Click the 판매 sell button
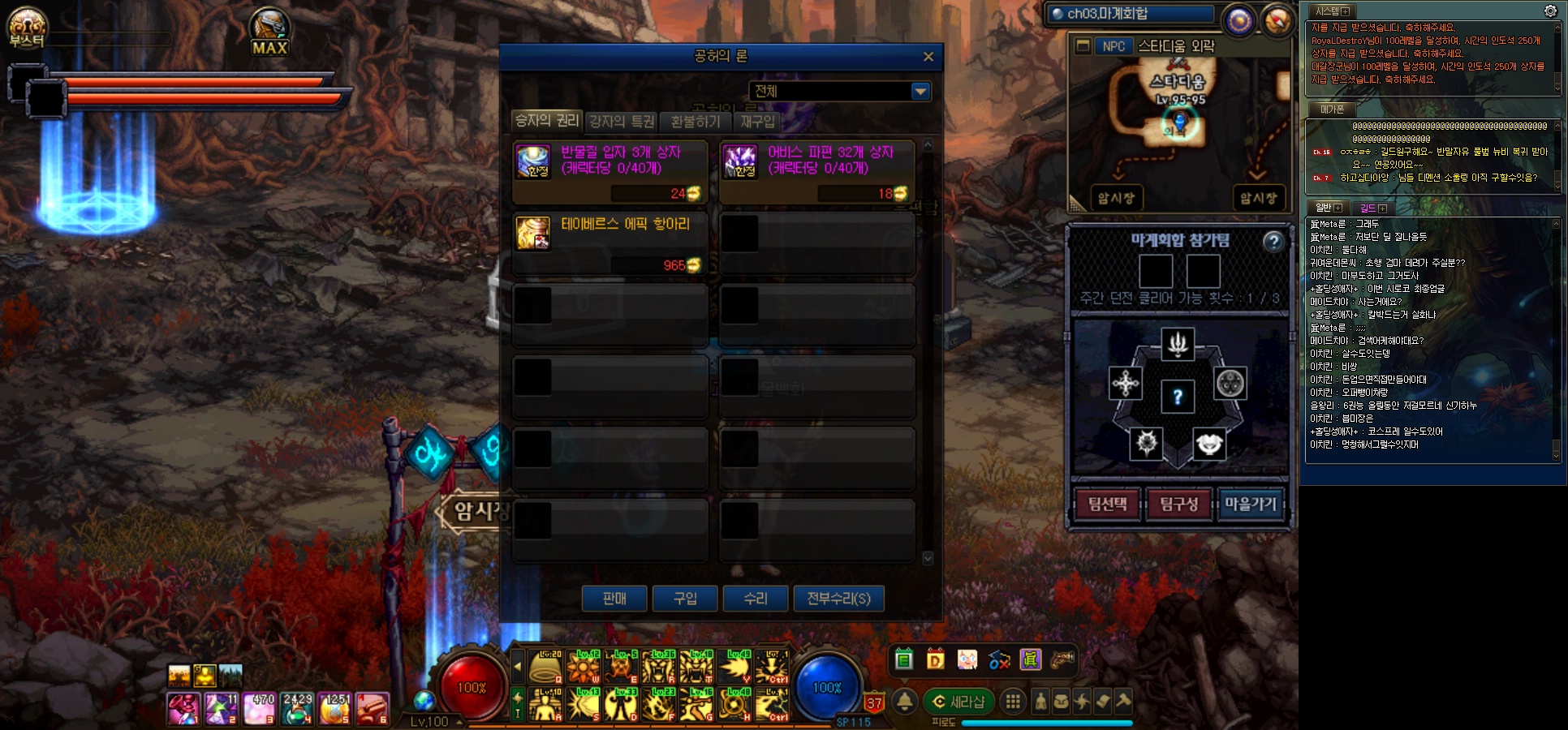1568x730 pixels. (614, 599)
